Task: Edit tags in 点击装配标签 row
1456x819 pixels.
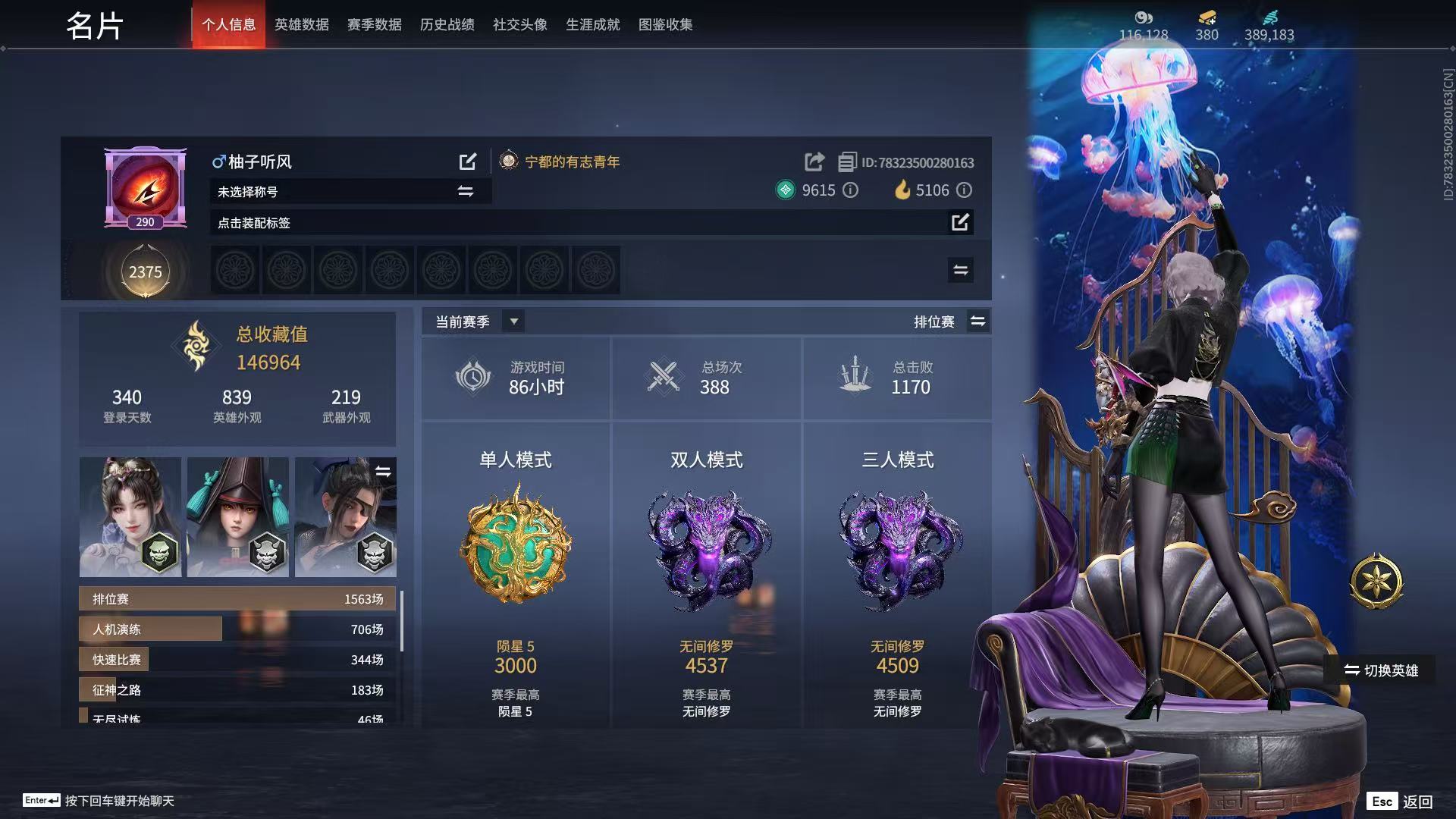Action: 960,222
